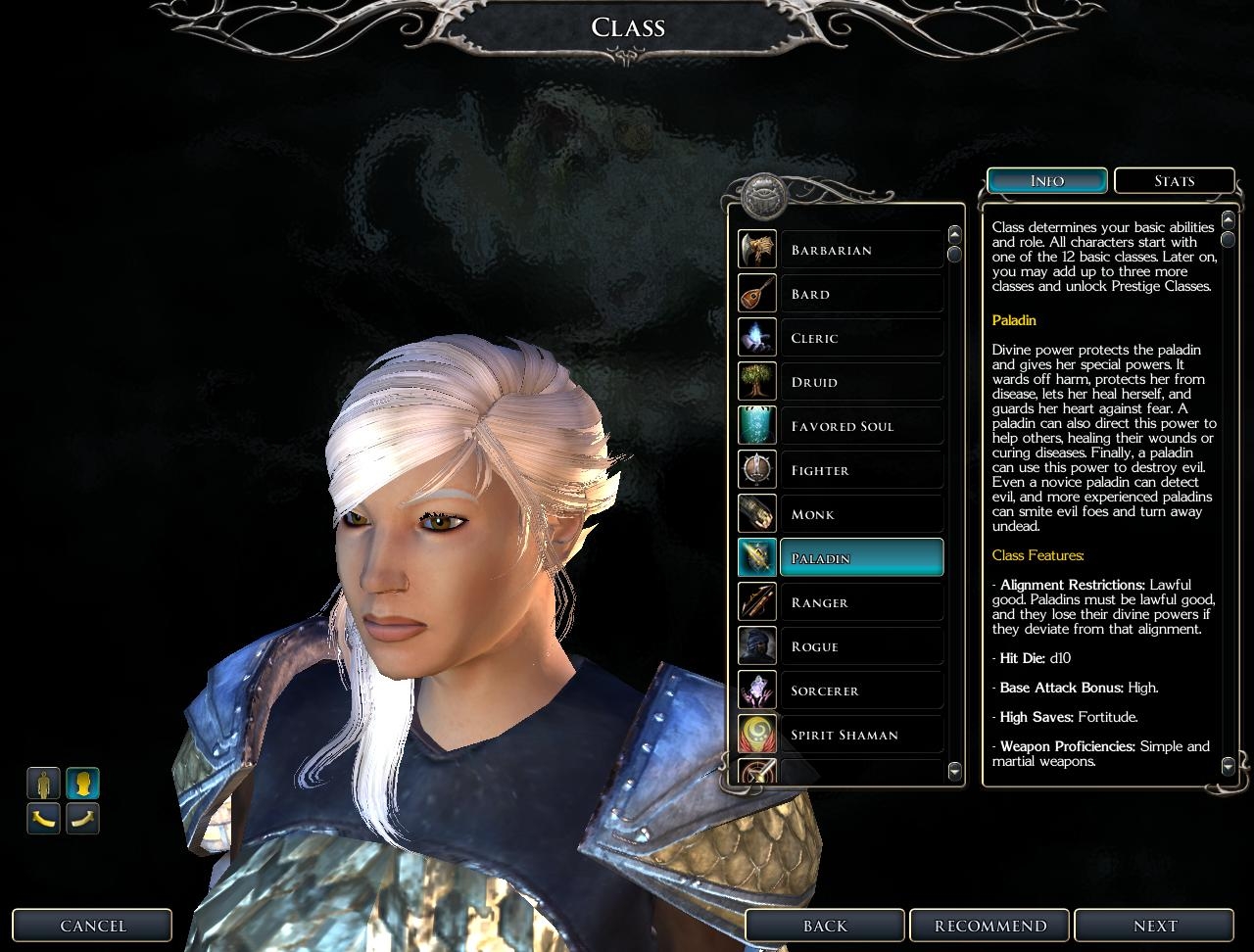
Task: Pick the Cleric class
Action: coord(861,338)
